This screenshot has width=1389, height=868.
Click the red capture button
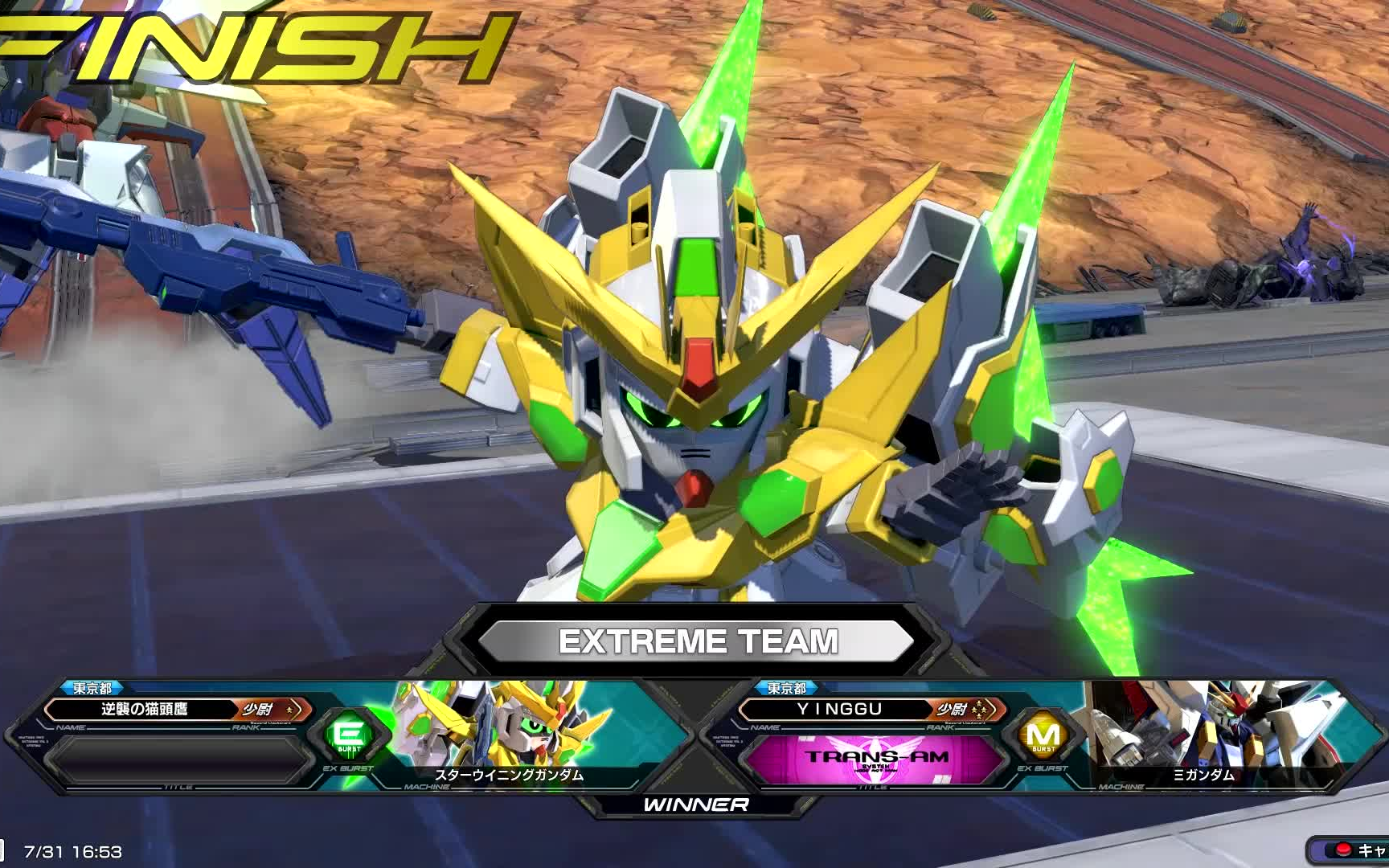click(x=1342, y=850)
